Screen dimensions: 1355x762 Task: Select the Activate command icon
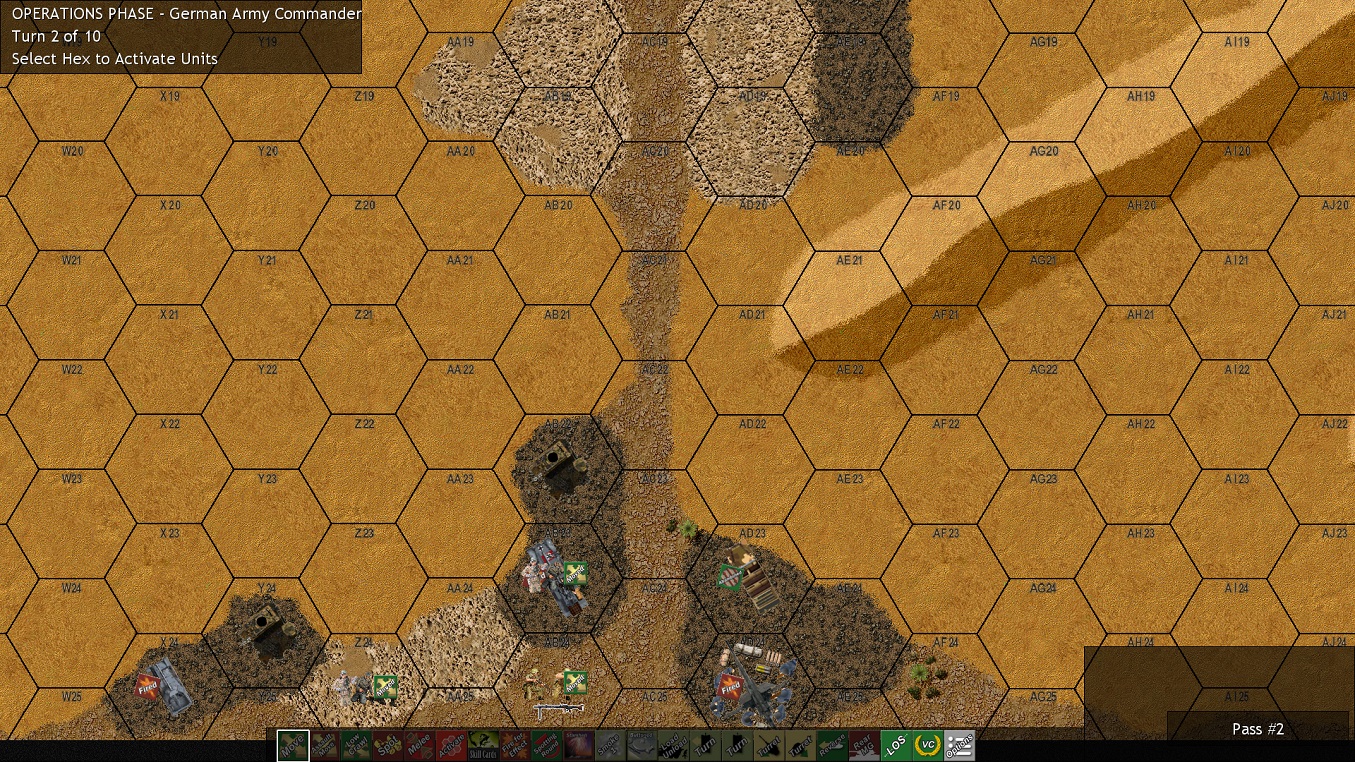[x=452, y=745]
